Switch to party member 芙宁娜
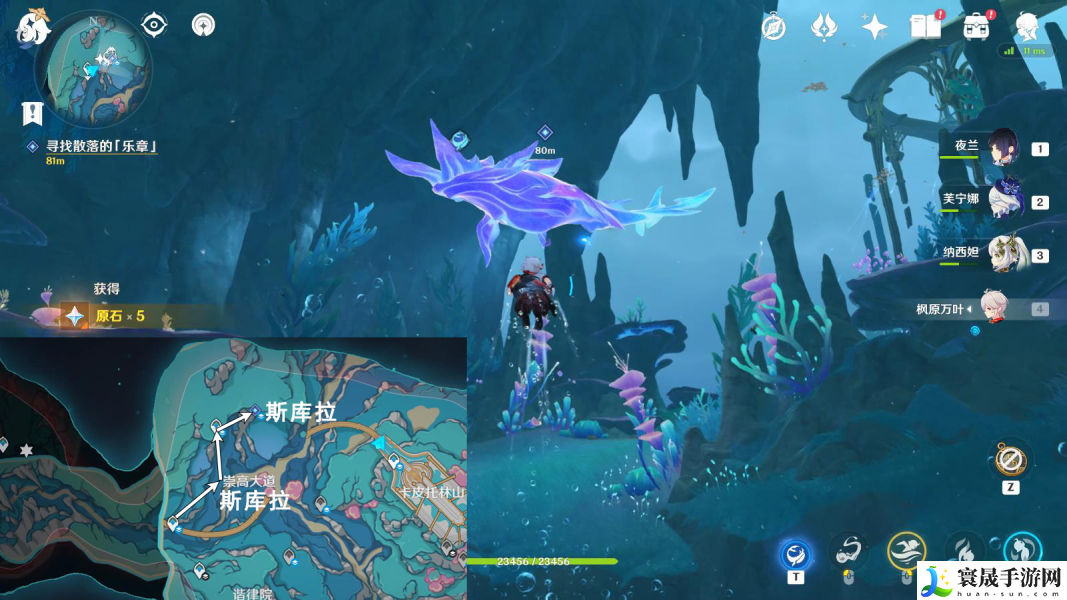This screenshot has height=600, width=1067. click(1001, 200)
